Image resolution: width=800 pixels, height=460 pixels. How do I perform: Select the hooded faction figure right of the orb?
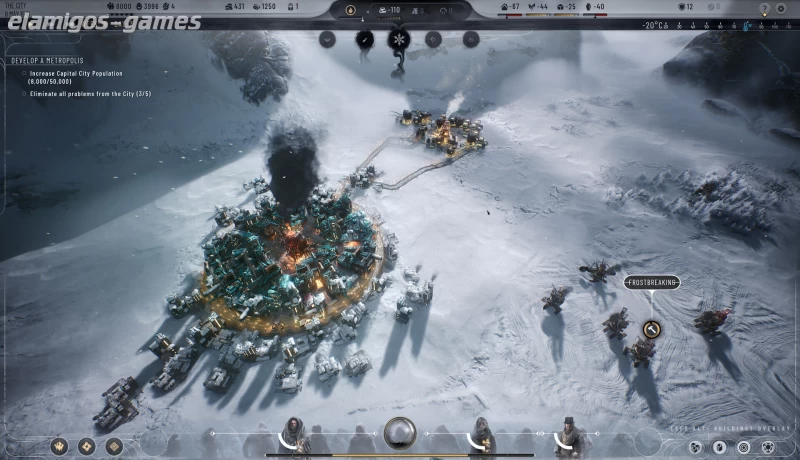click(481, 435)
